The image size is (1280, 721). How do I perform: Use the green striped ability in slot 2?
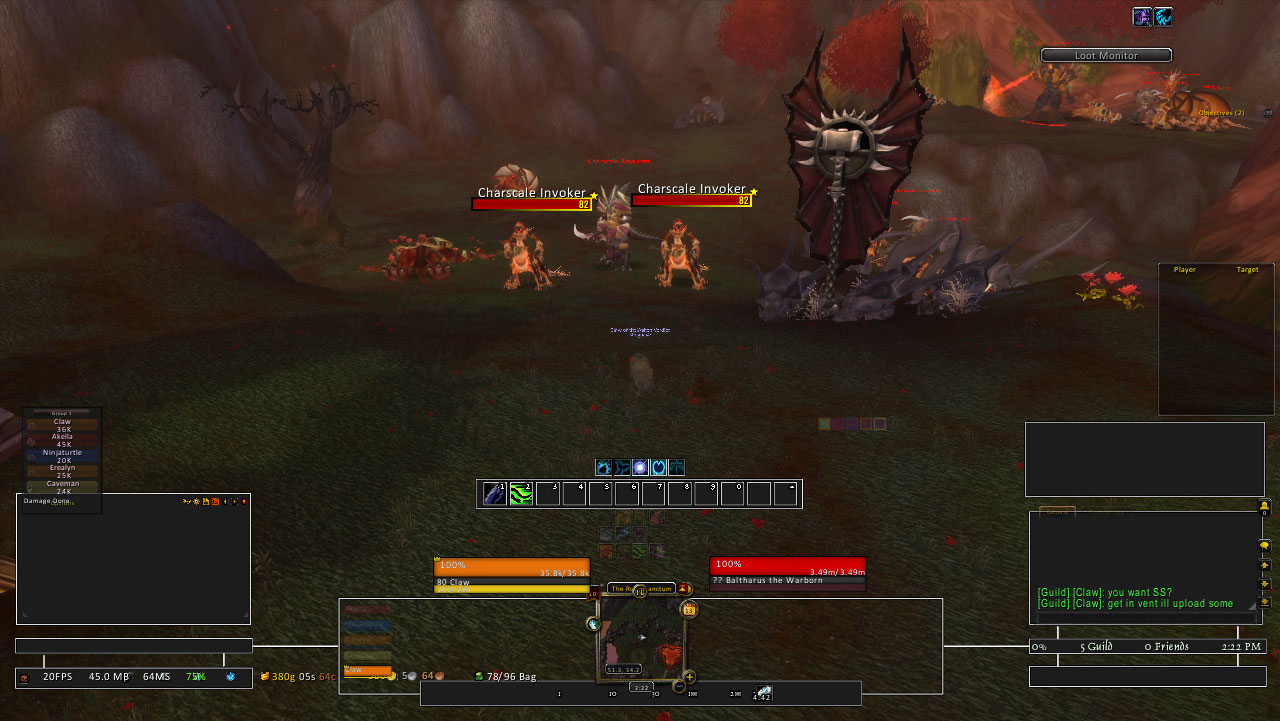click(521, 493)
